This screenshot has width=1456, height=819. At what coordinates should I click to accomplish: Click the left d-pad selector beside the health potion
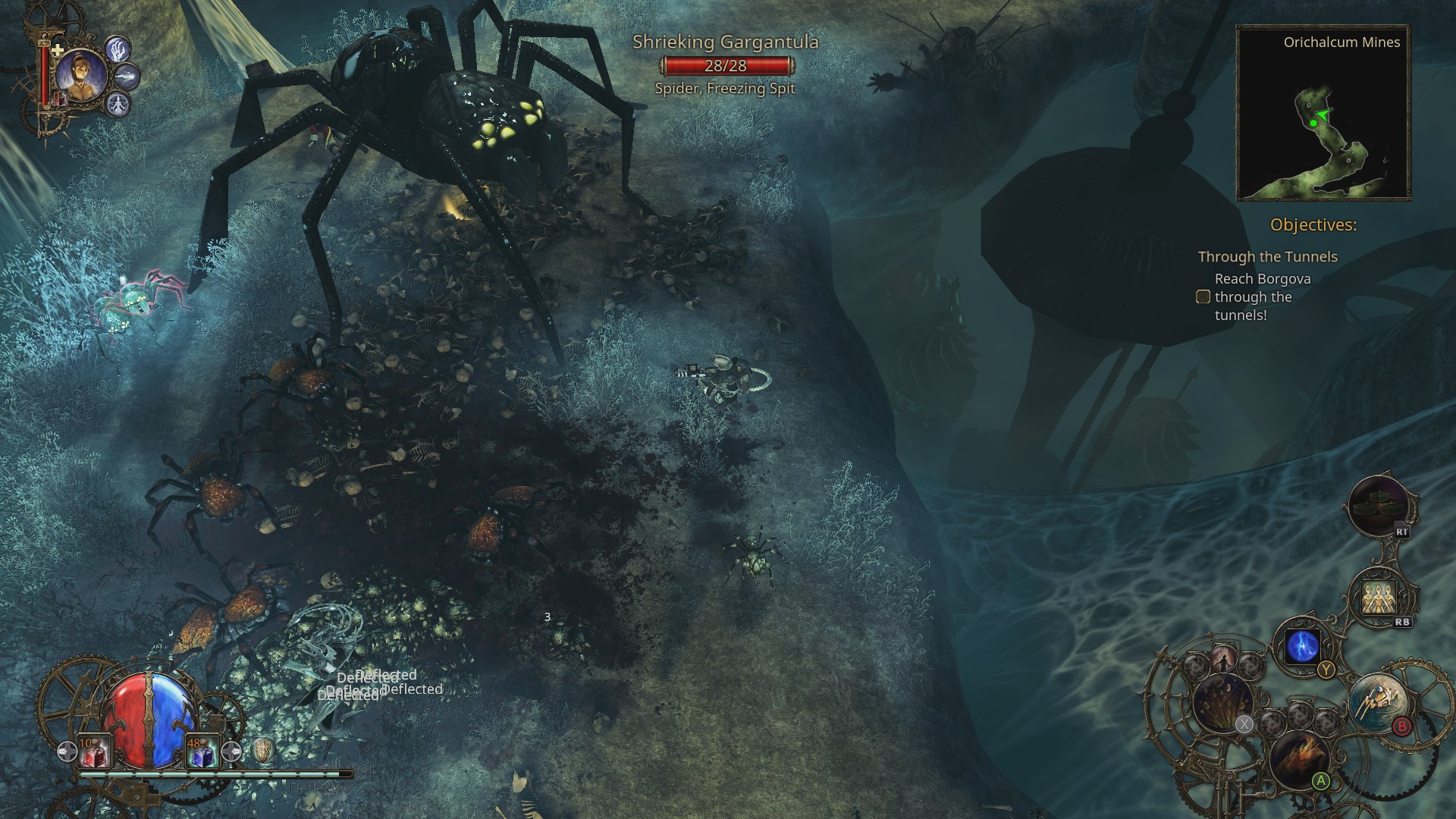[67, 752]
